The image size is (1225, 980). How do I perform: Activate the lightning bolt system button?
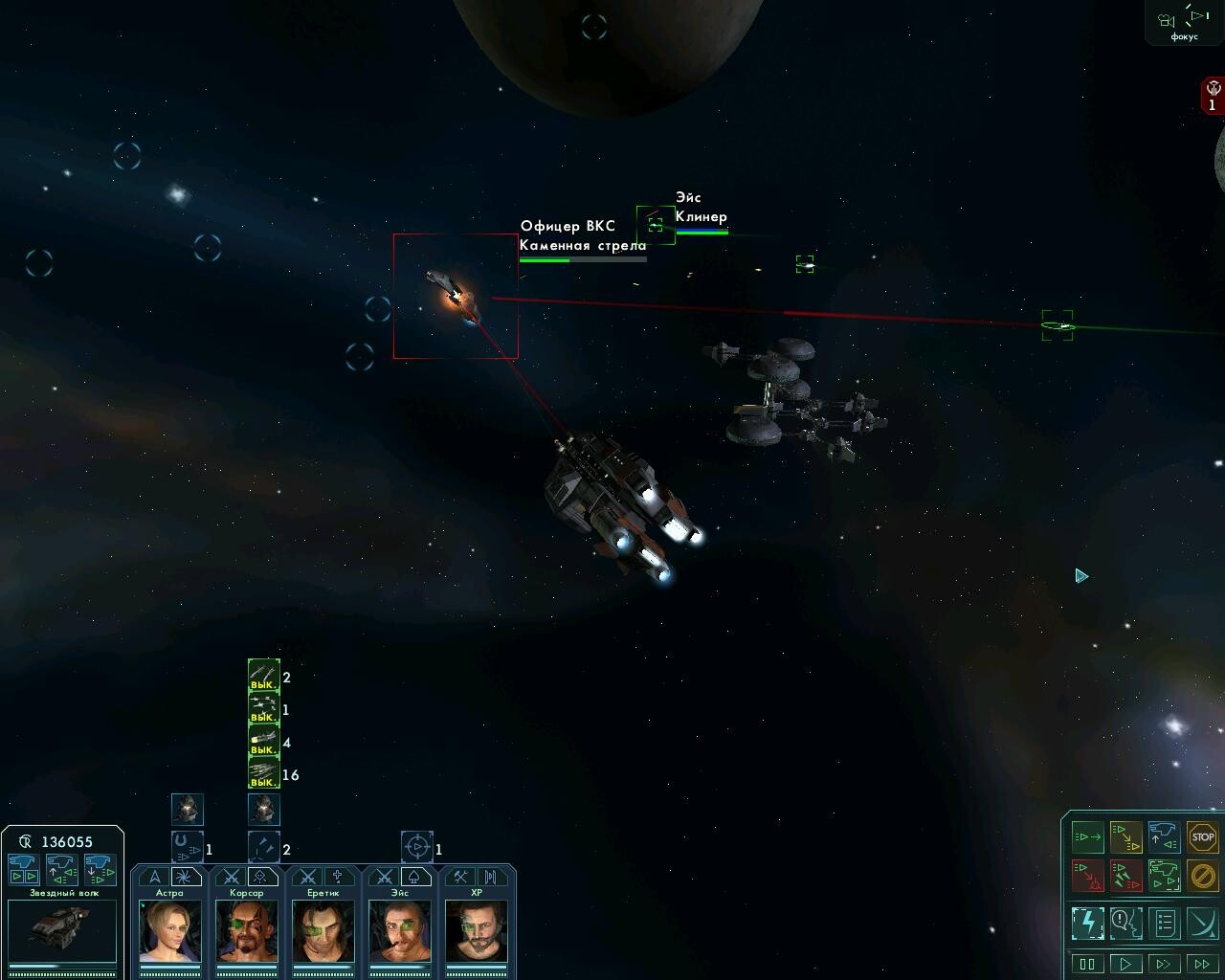(x=1088, y=923)
